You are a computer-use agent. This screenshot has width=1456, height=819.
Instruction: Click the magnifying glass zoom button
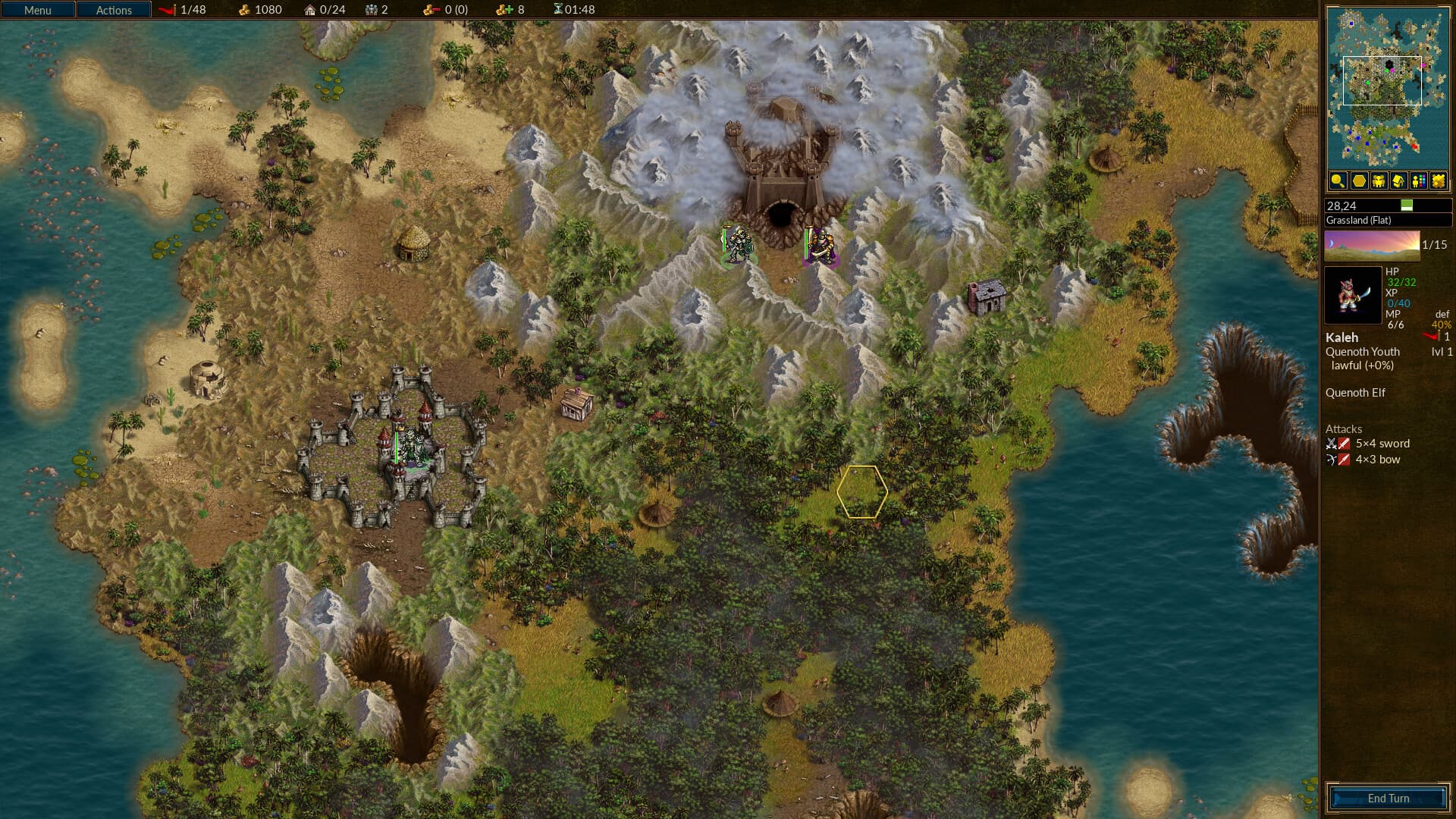coord(1338,180)
